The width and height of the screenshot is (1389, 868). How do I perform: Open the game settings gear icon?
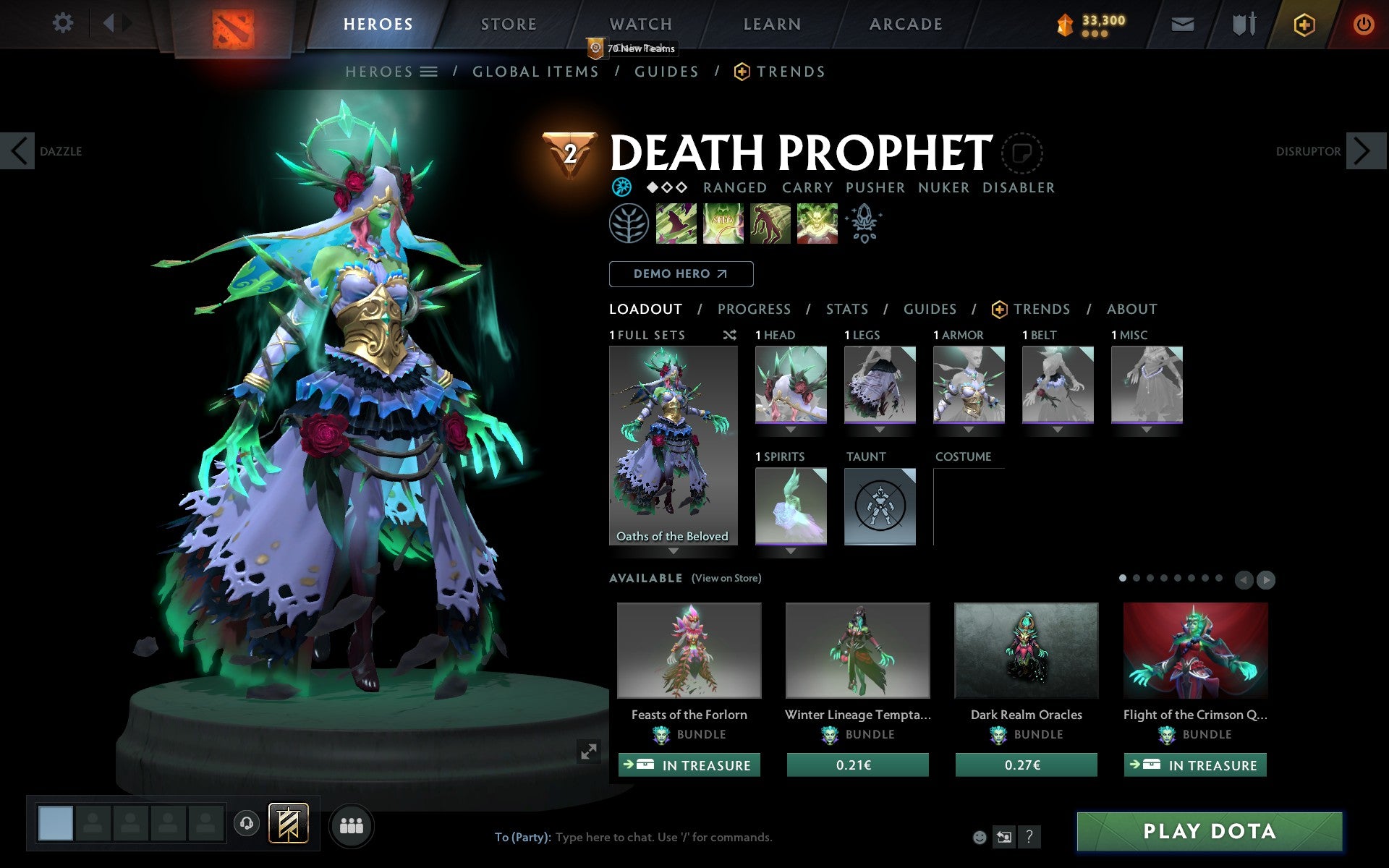point(64,23)
